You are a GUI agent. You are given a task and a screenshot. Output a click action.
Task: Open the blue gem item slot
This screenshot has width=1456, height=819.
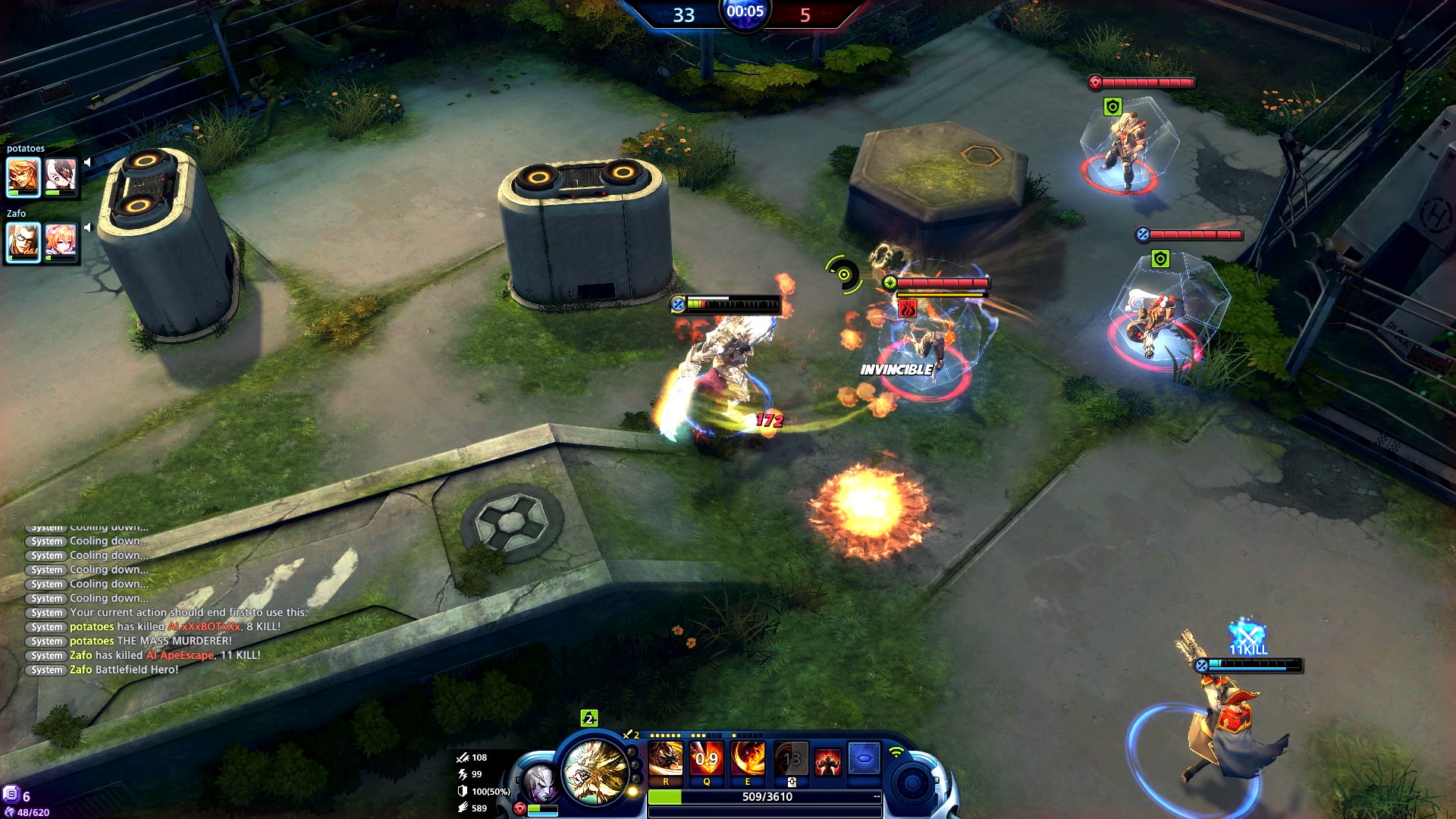click(x=864, y=758)
